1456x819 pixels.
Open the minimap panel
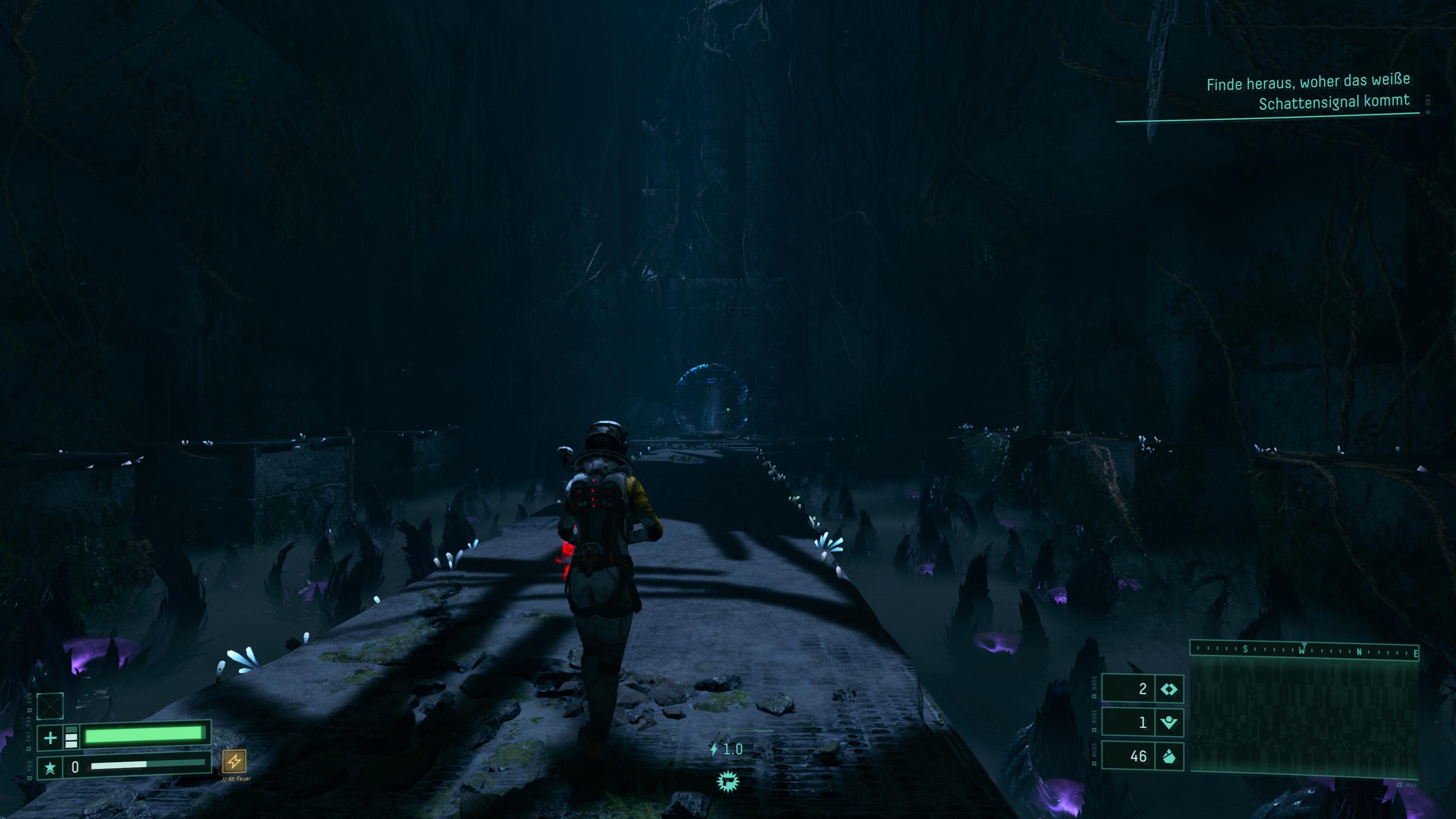point(1304,716)
